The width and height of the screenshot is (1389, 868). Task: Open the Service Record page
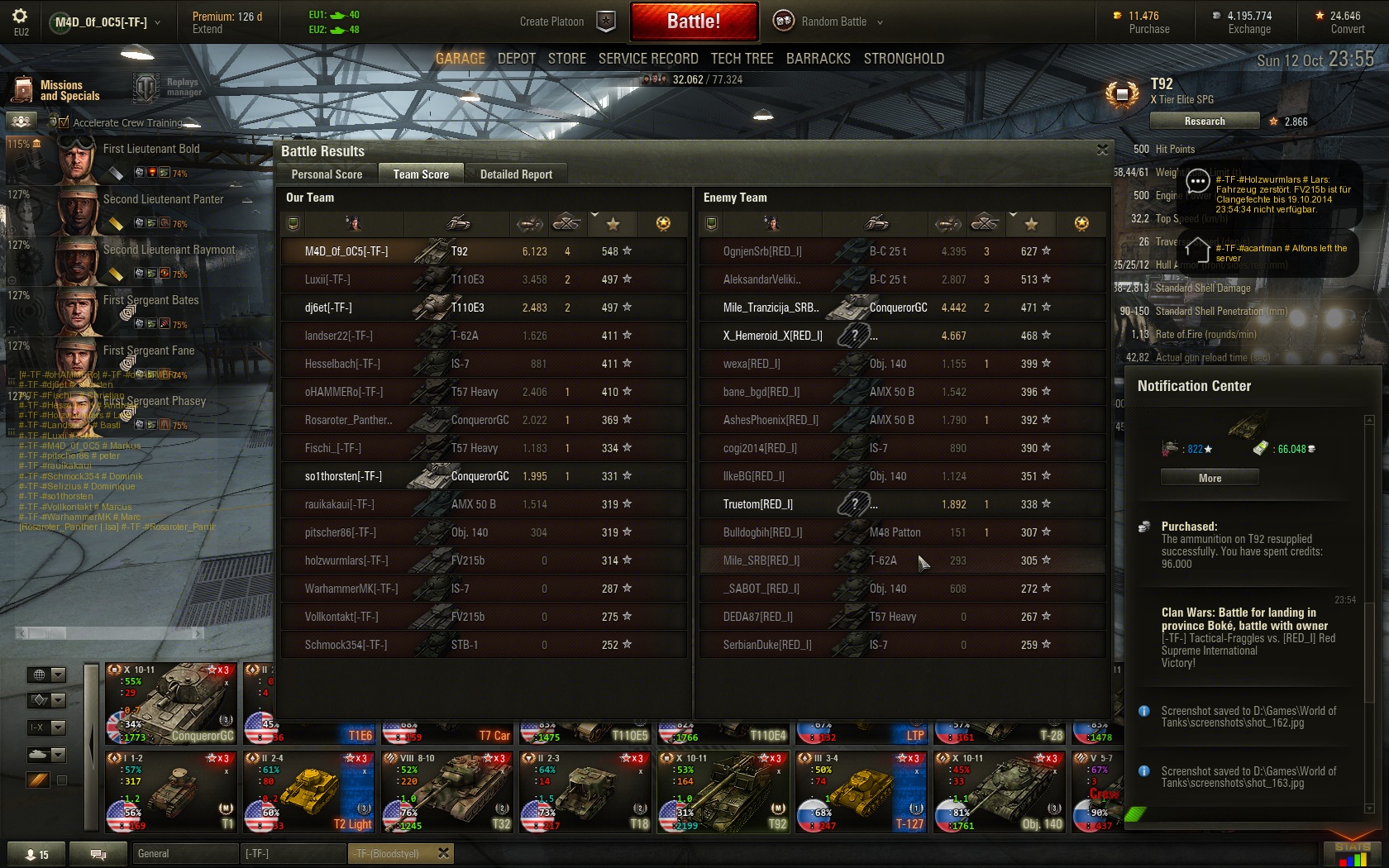coord(647,59)
